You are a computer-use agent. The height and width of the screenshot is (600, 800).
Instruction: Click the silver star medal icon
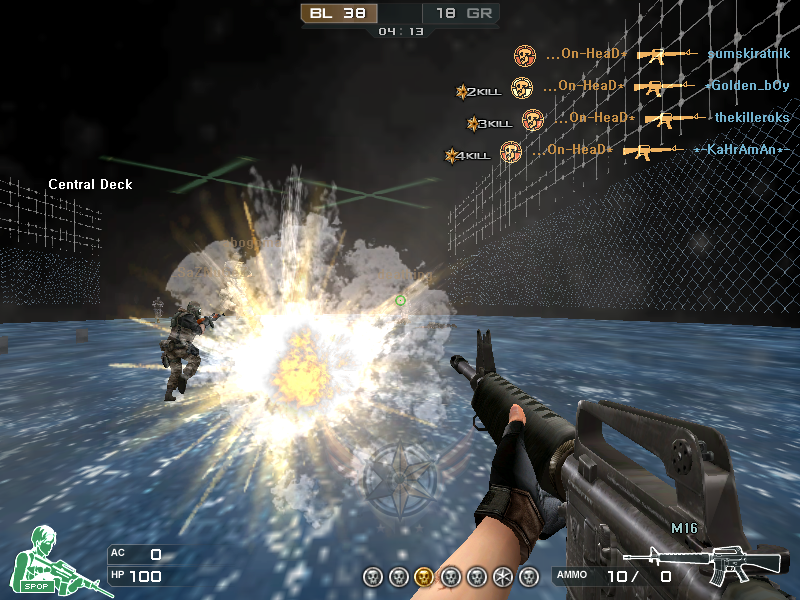coord(503,576)
